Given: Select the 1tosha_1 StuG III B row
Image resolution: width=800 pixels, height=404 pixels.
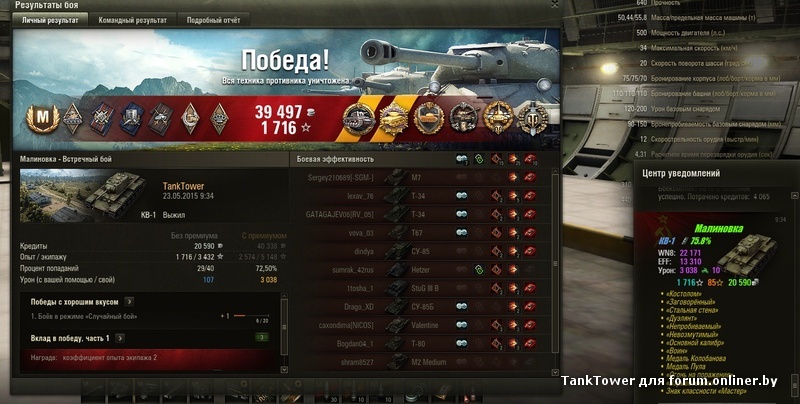Looking at the screenshot, I should pos(420,288).
